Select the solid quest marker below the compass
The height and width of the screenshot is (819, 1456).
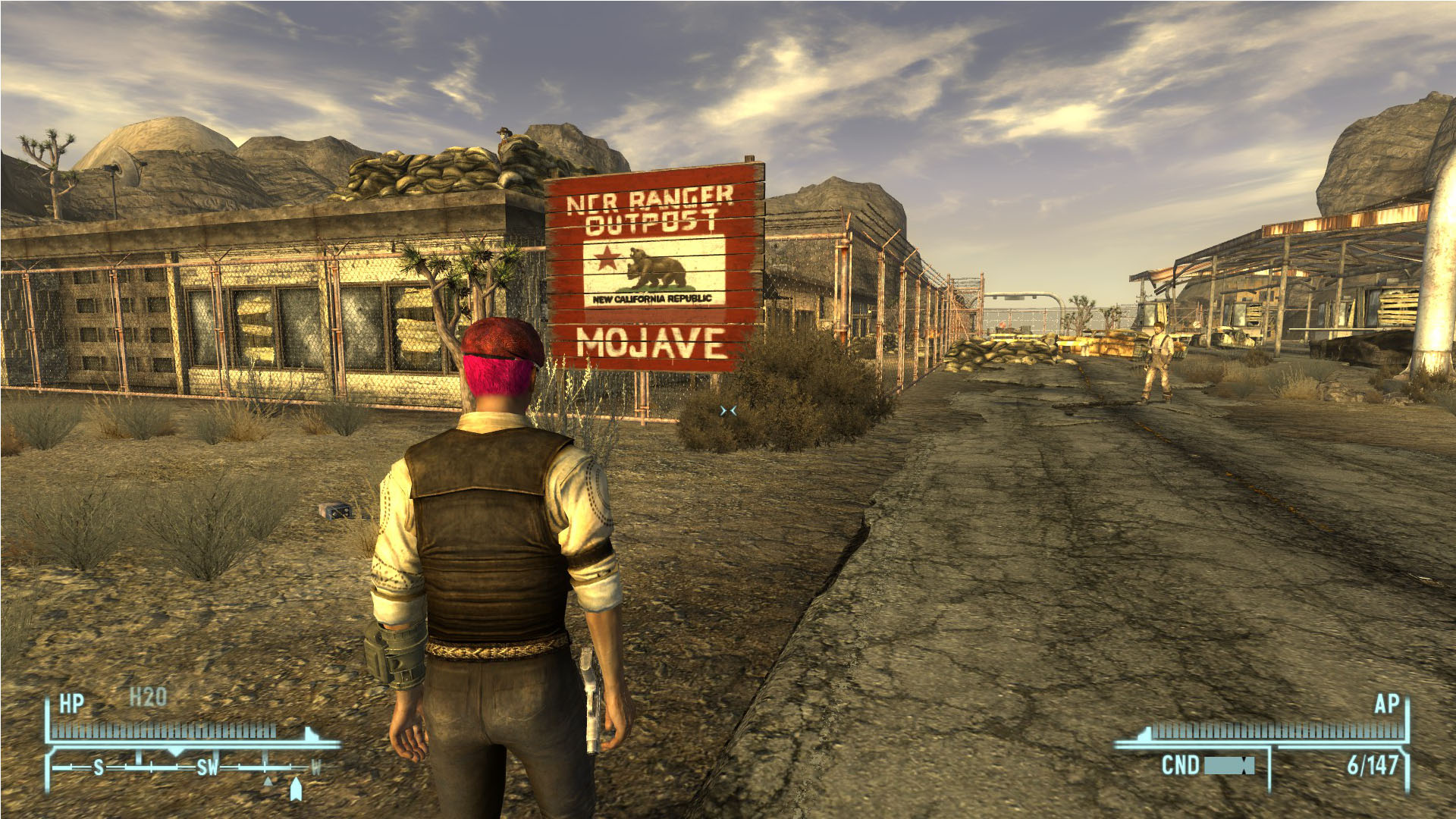coord(296,789)
